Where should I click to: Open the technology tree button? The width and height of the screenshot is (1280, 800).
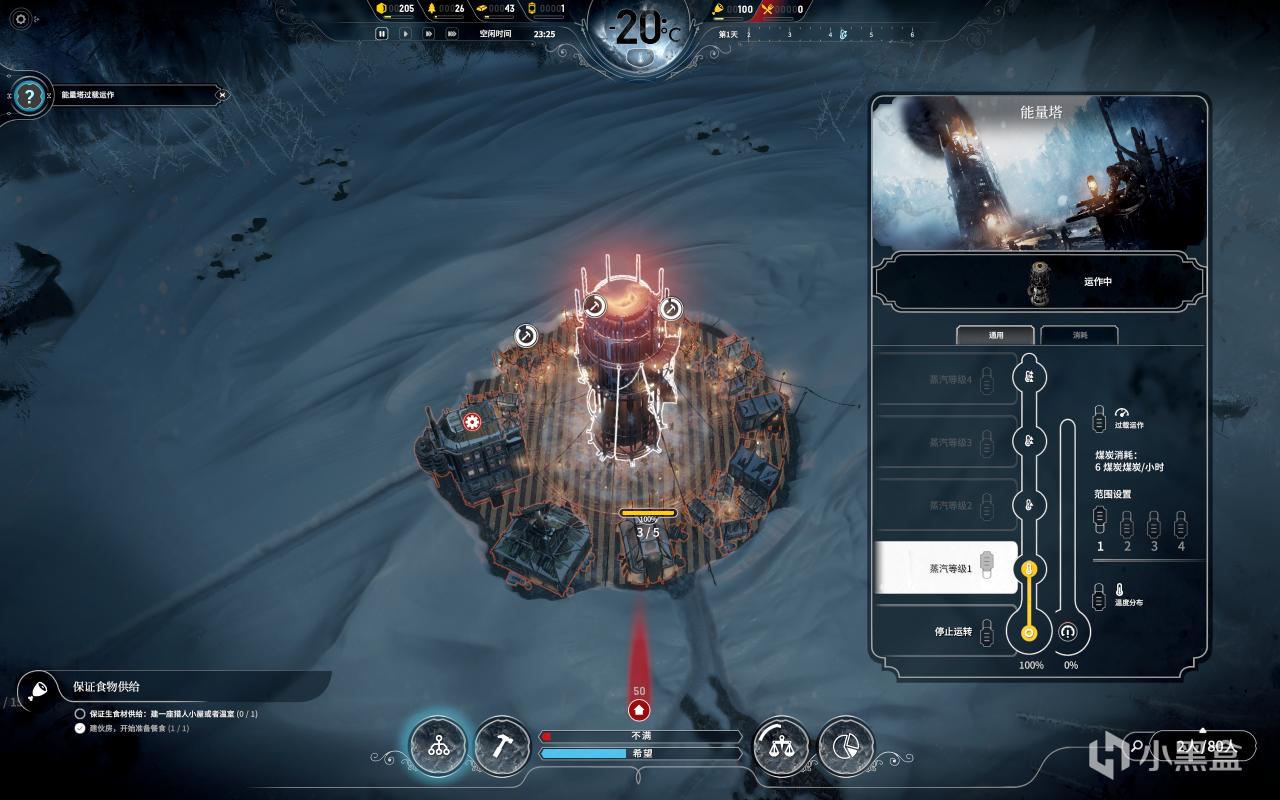pyautogui.click(x=438, y=746)
